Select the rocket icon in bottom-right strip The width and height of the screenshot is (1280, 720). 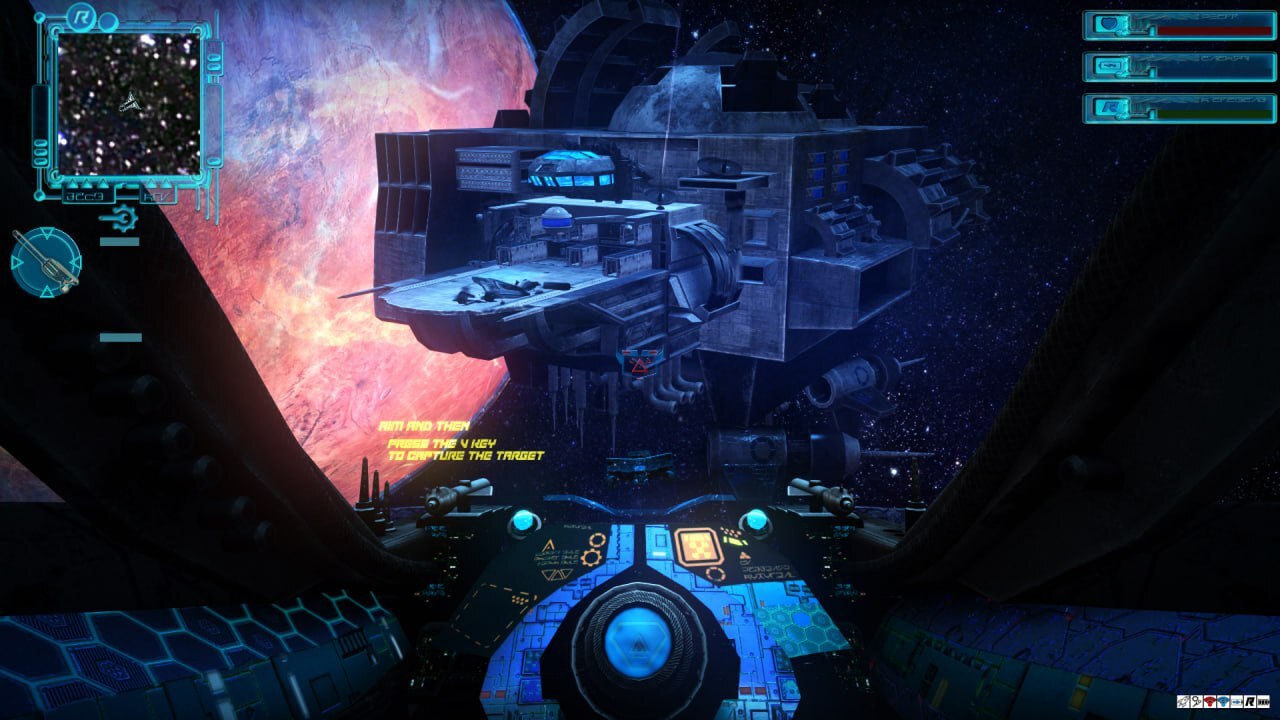(1183, 702)
